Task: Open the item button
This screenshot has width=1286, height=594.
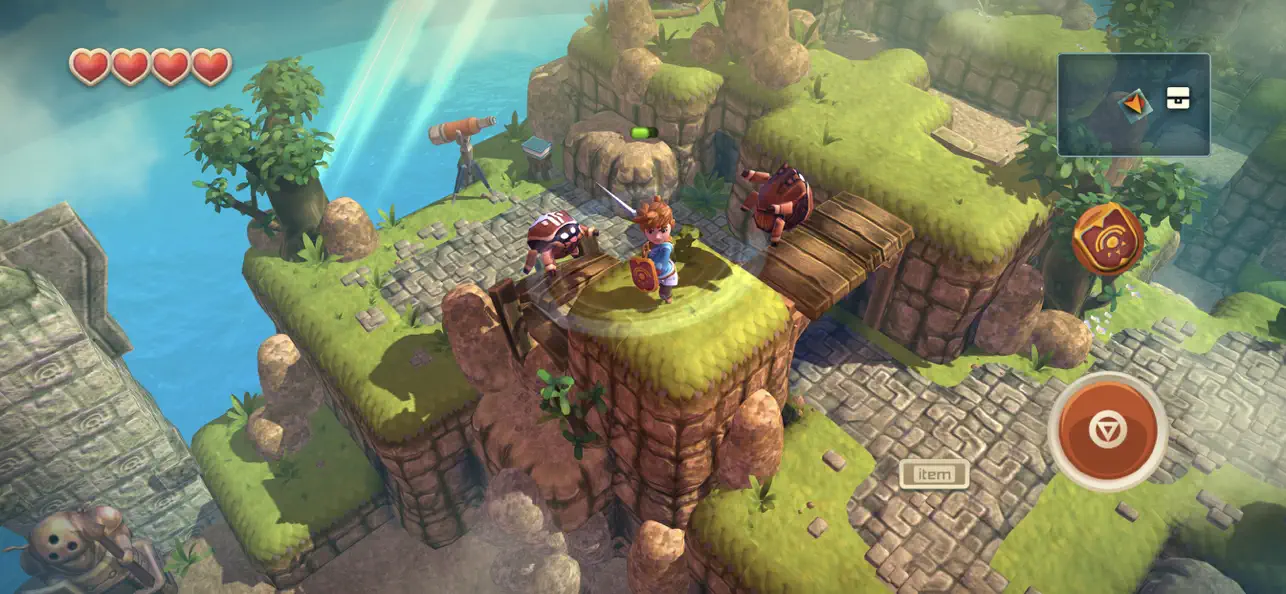Action: pos(934,474)
